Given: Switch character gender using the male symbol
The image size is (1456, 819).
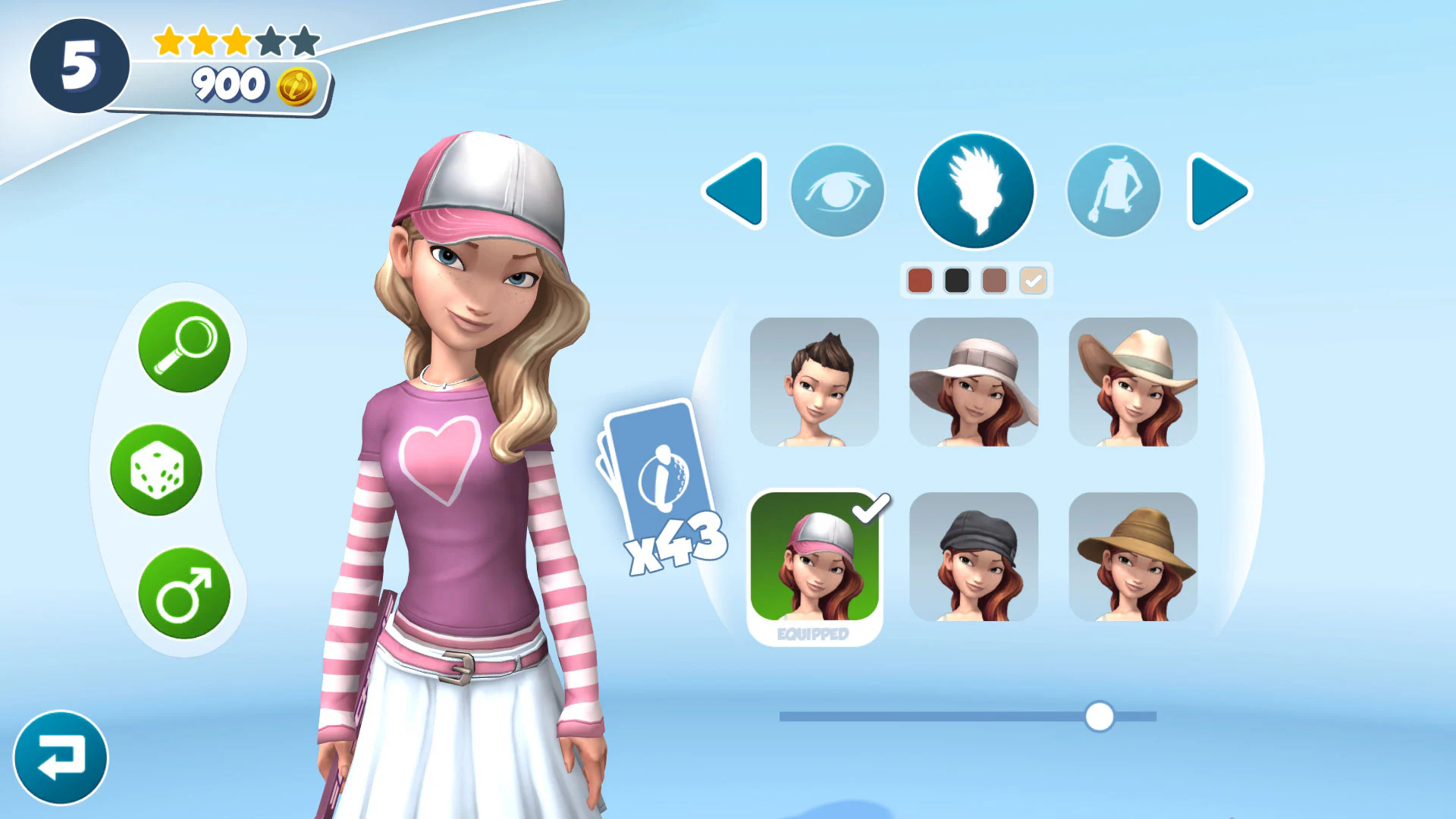Looking at the screenshot, I should (184, 594).
